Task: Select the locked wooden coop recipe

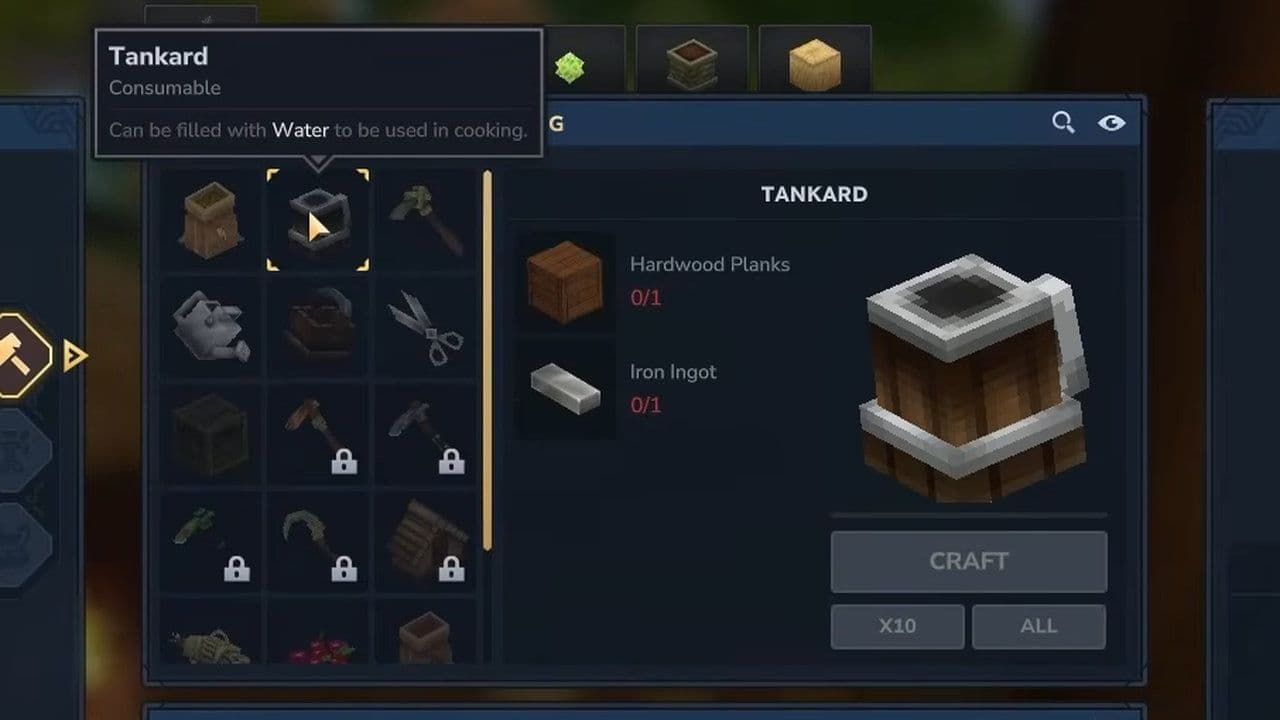Action: (x=425, y=542)
